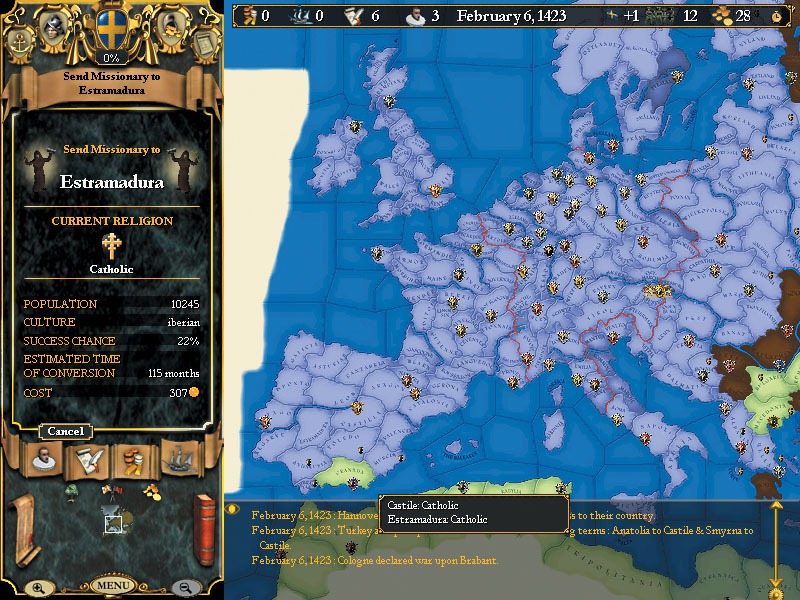Switch to the tree map mode
This screenshot has width=800, height=600.
[72, 490]
